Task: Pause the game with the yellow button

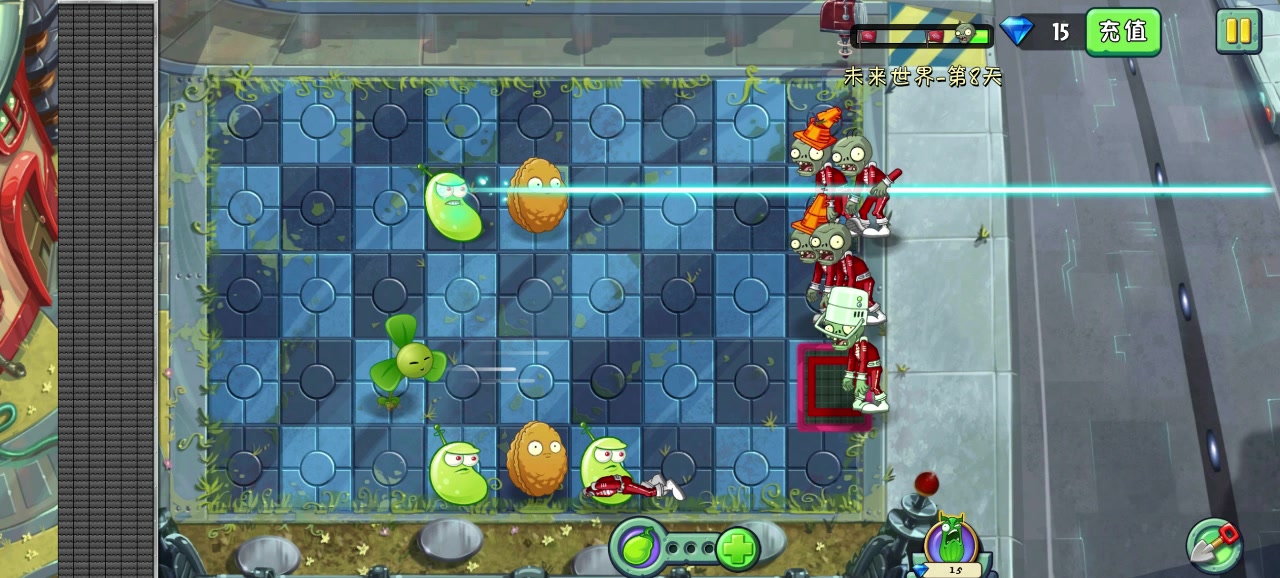Action: [1238, 31]
